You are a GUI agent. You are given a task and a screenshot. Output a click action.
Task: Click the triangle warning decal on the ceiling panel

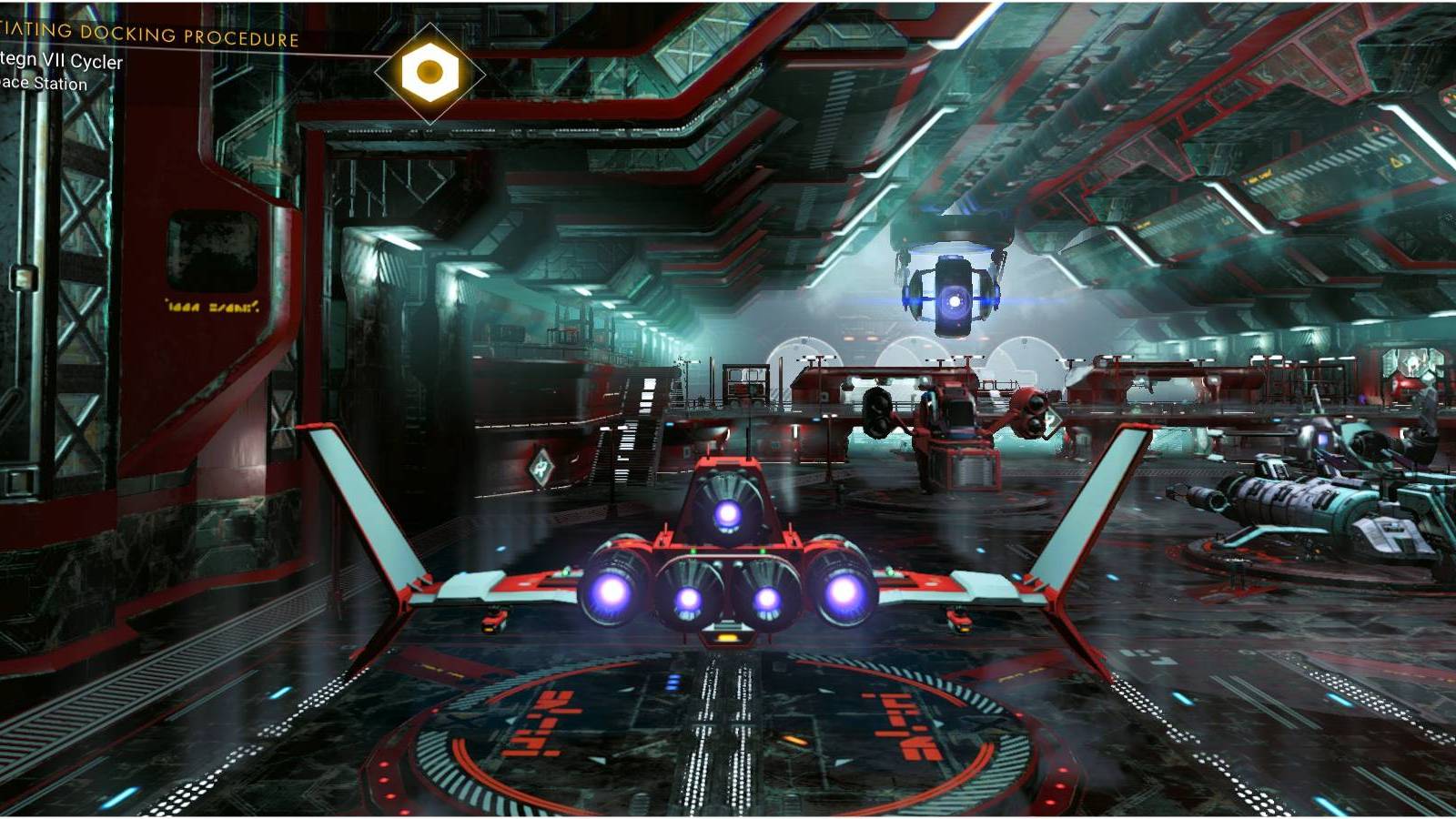[1396, 161]
